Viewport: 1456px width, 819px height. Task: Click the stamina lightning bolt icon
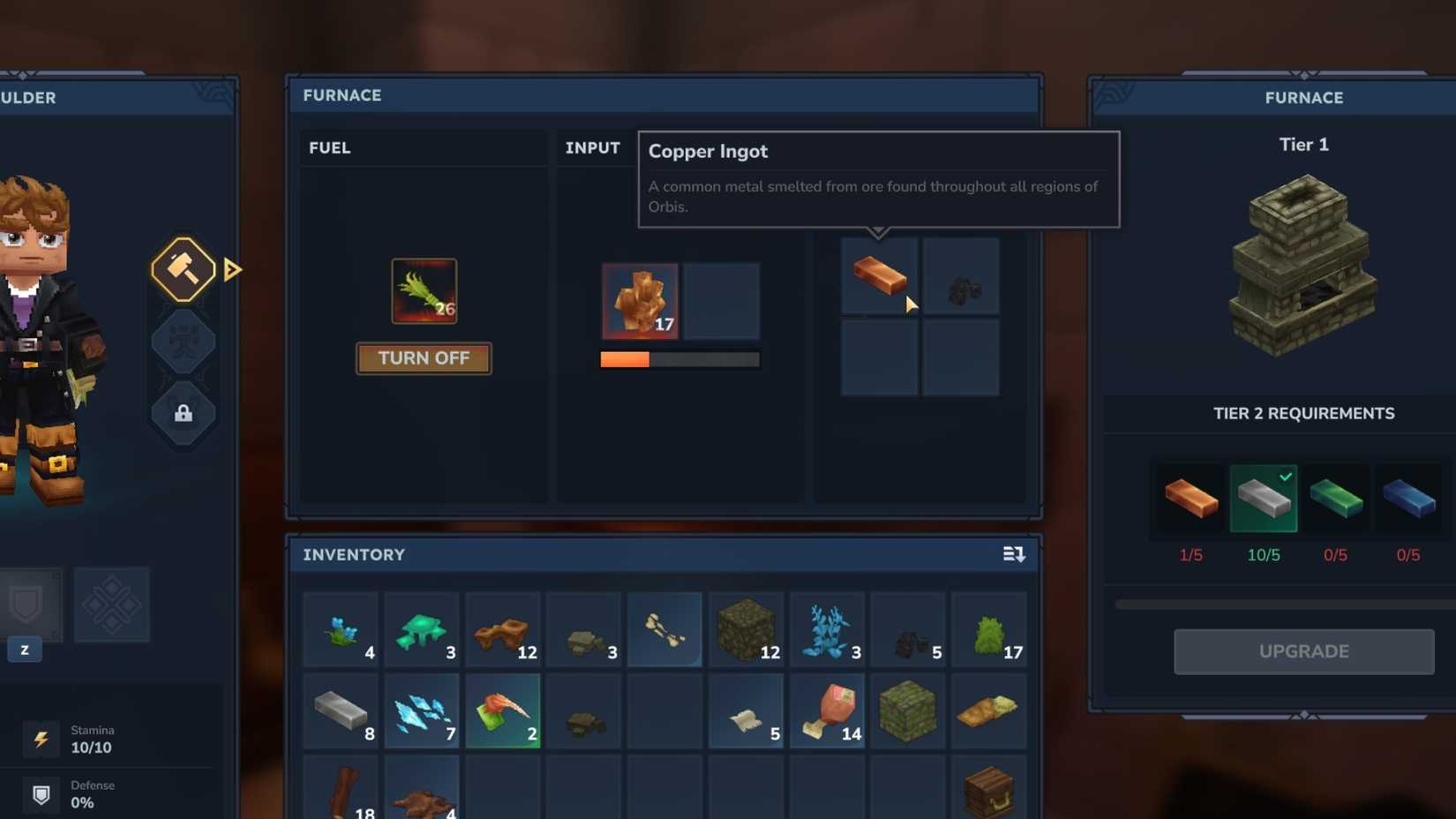tap(41, 740)
